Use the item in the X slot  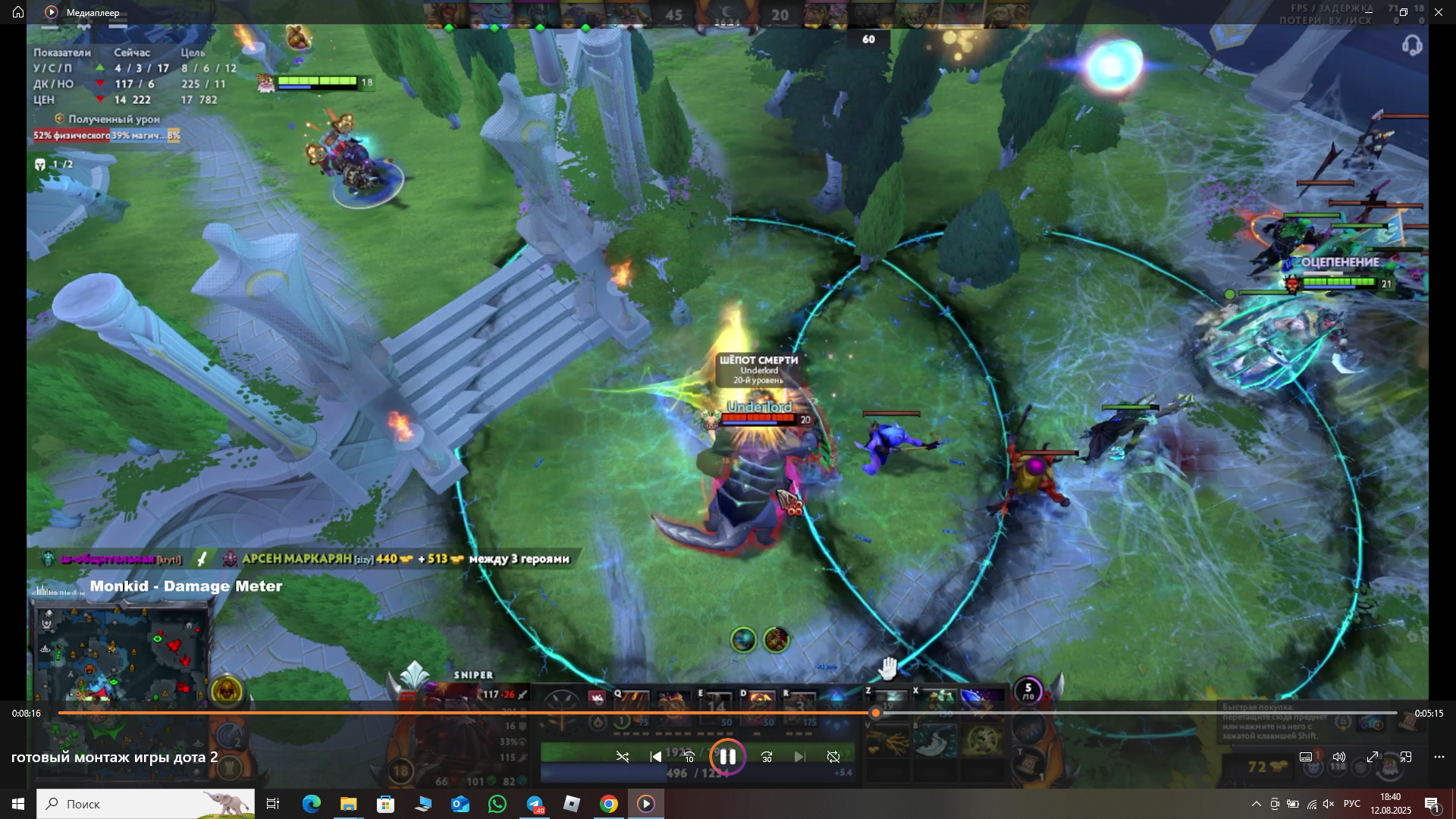click(x=938, y=701)
